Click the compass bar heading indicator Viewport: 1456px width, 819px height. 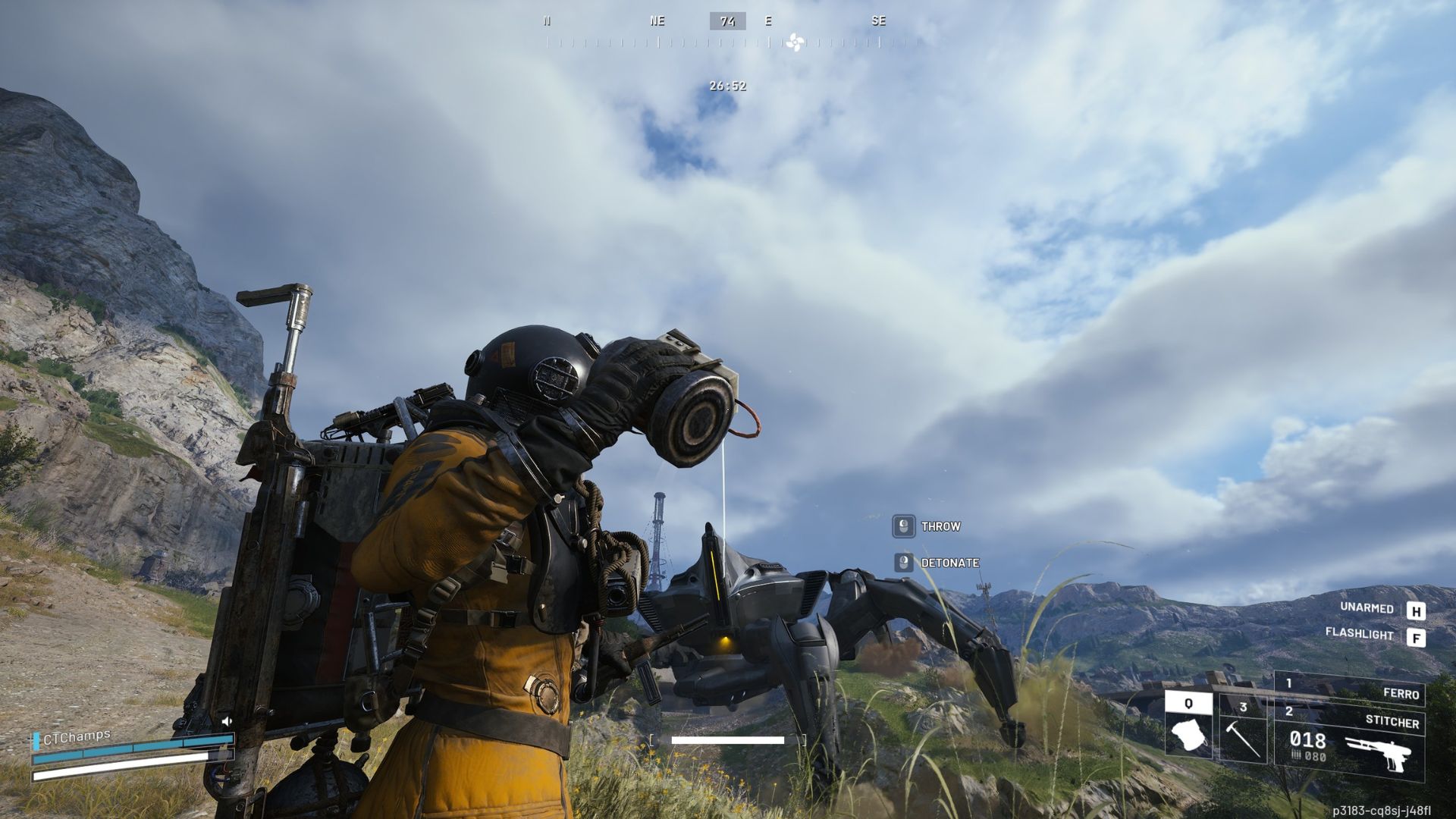point(727,21)
